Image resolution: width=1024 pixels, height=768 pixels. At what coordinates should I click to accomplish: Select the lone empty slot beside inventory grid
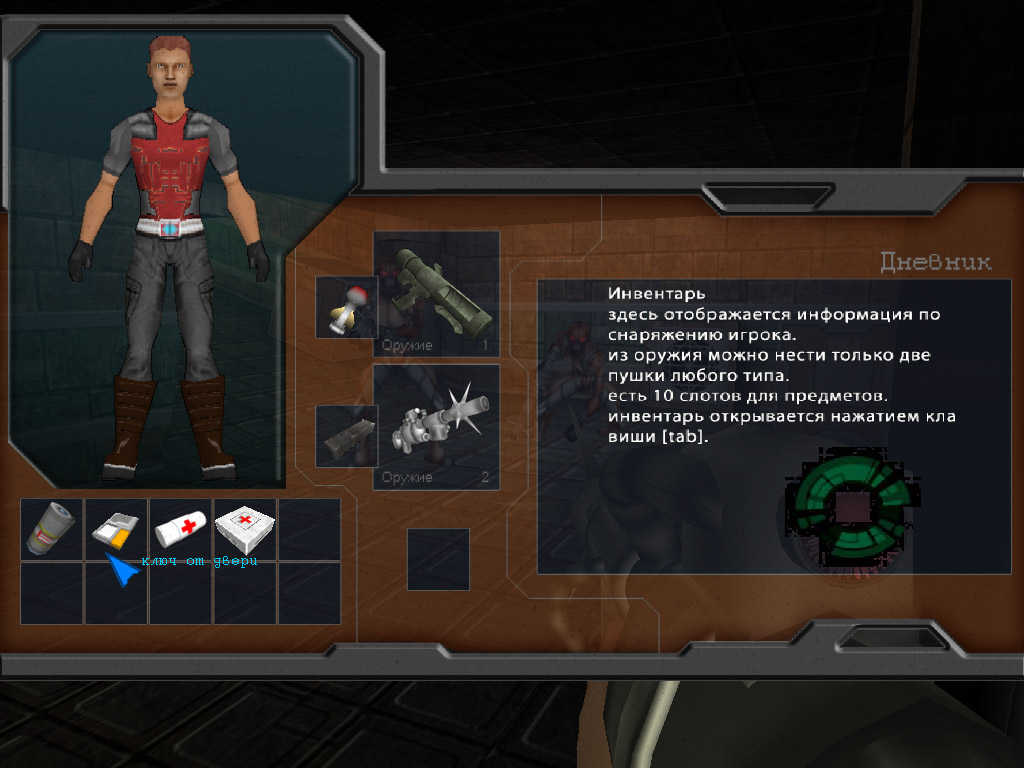(438, 559)
